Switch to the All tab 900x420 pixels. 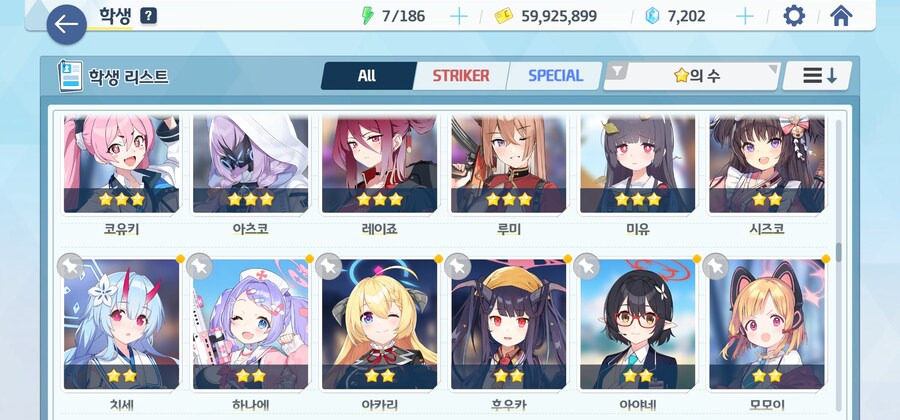366,76
